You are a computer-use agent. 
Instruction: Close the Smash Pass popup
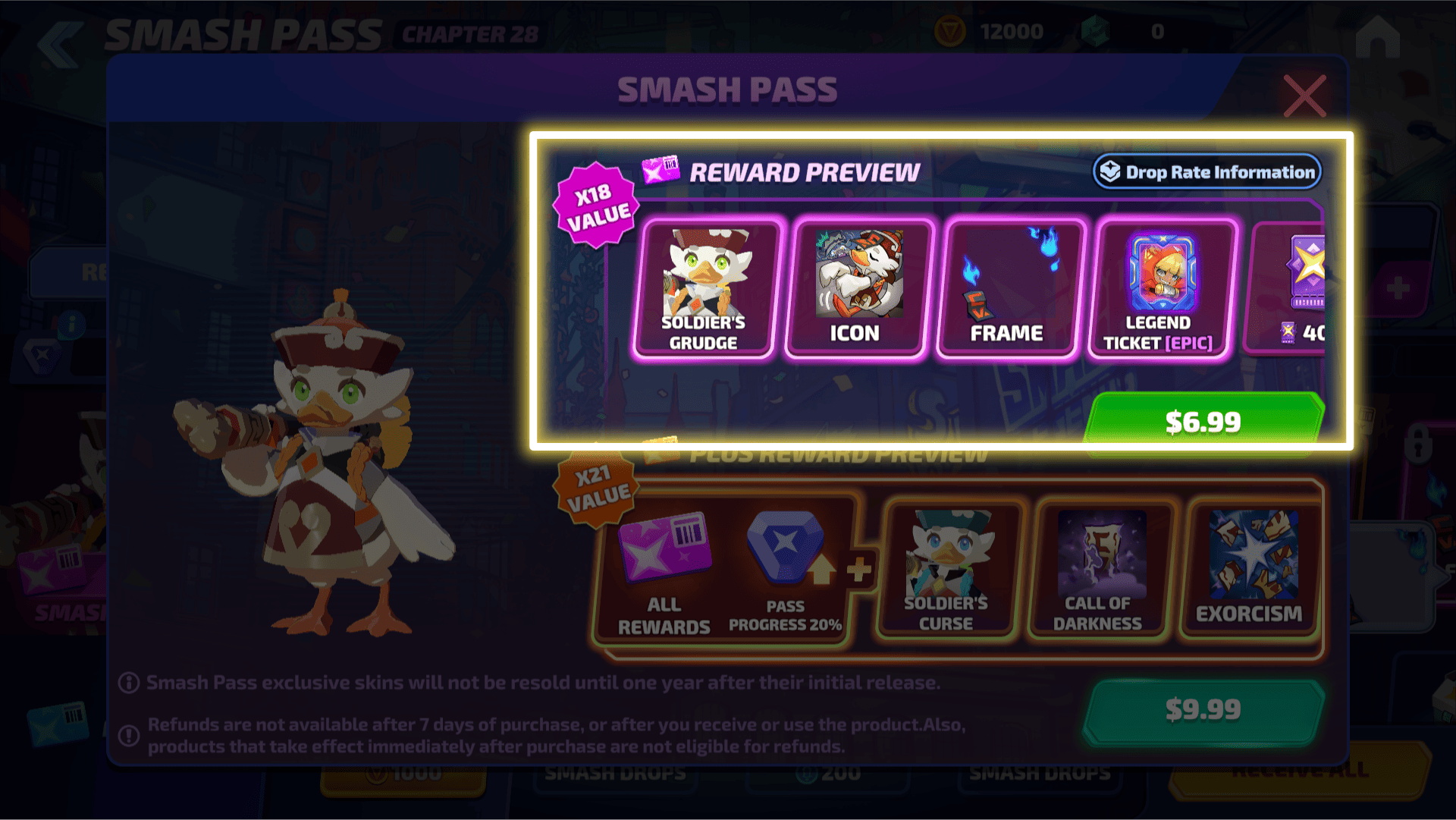tap(1304, 96)
